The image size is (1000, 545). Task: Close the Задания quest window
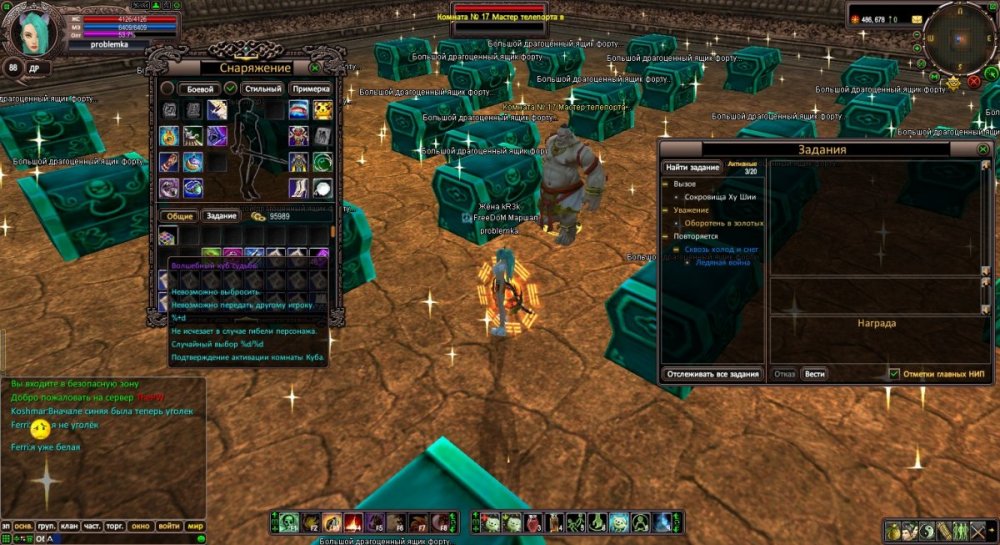984,149
